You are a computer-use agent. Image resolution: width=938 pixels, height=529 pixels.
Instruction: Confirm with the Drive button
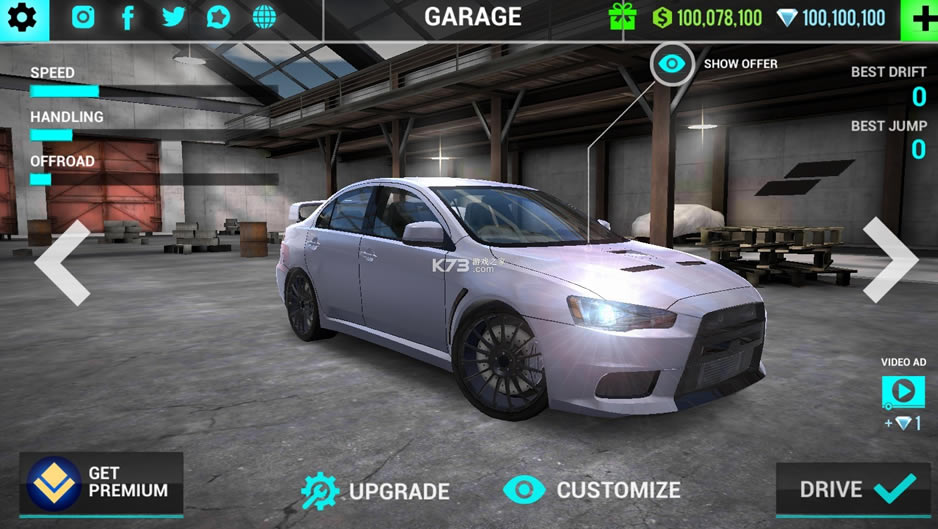[853, 489]
